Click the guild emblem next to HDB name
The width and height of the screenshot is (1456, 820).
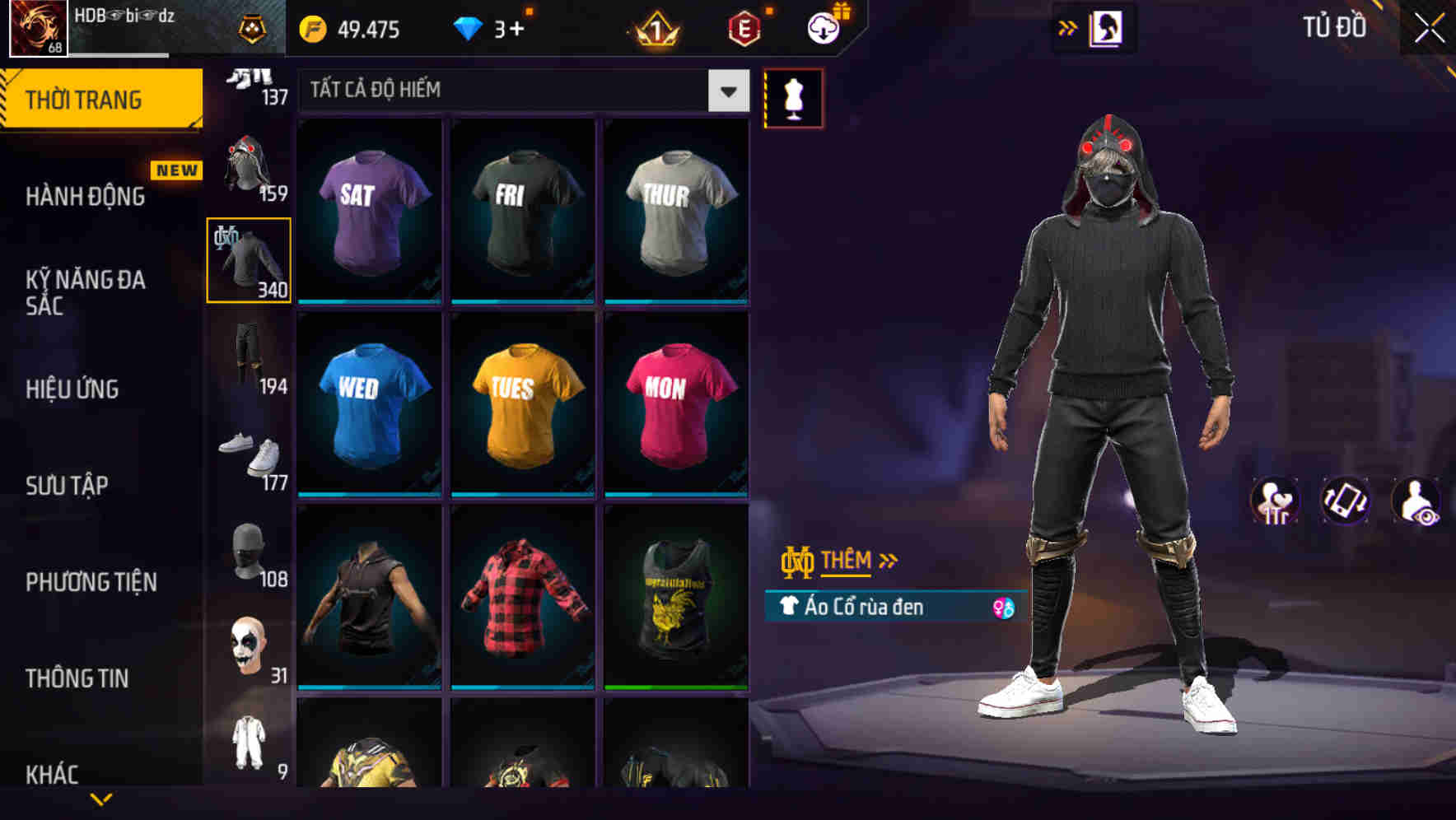click(x=252, y=28)
